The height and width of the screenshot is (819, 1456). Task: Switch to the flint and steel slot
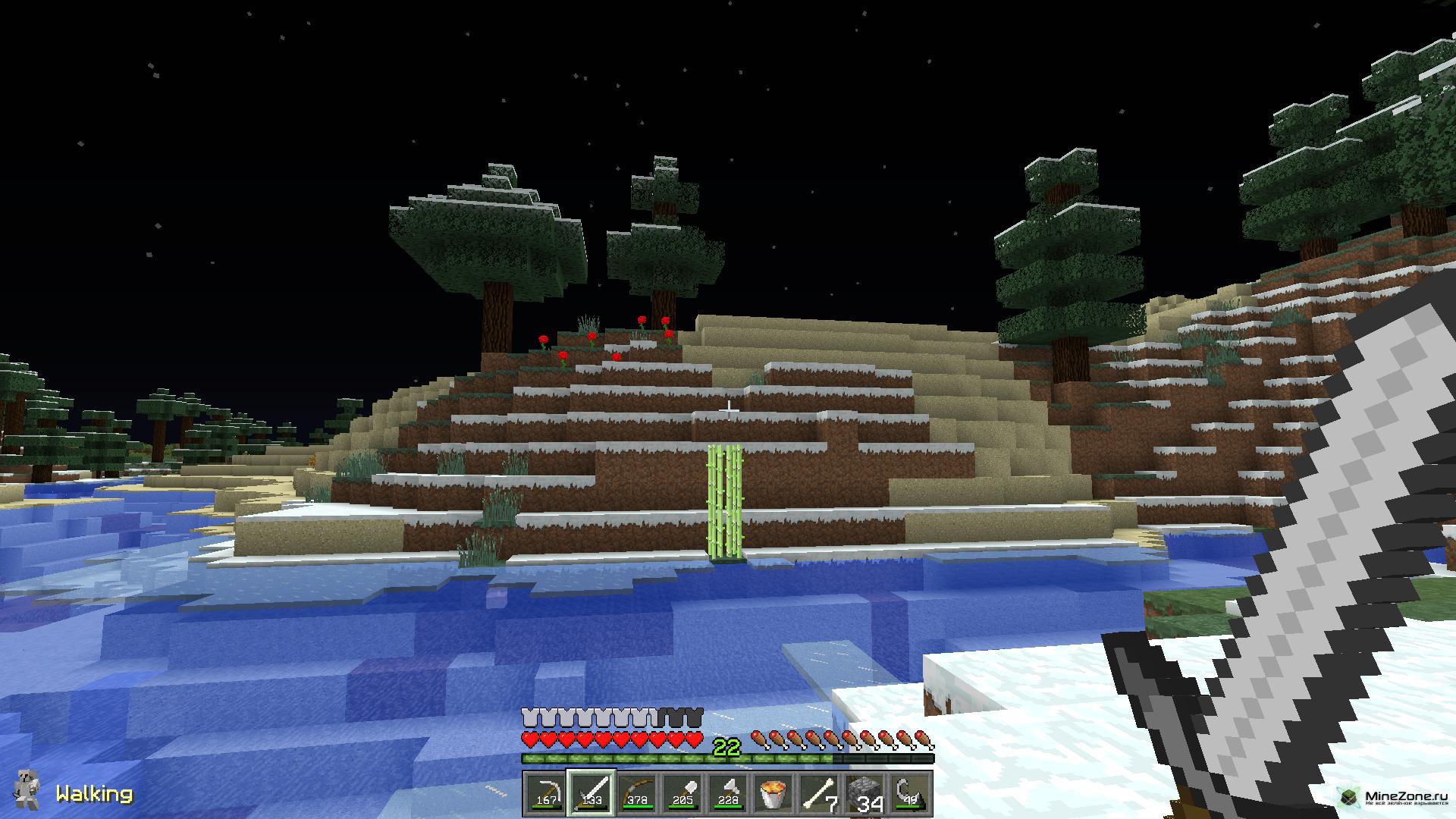912,793
